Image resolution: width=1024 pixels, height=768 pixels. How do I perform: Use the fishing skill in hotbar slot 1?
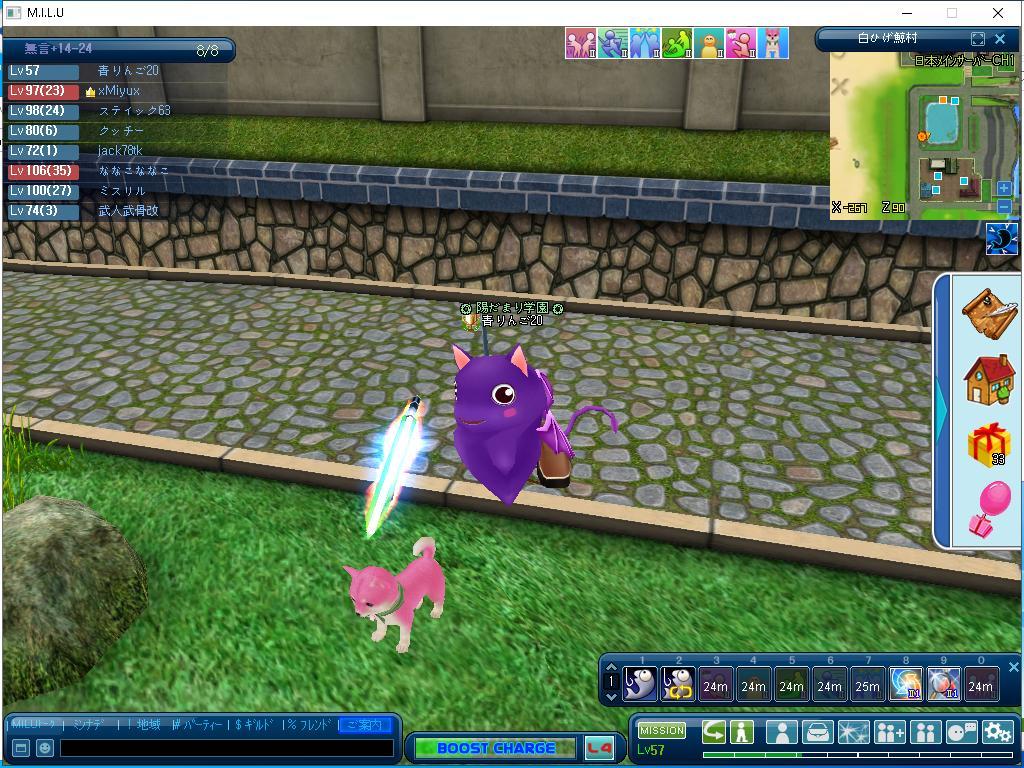[640, 684]
